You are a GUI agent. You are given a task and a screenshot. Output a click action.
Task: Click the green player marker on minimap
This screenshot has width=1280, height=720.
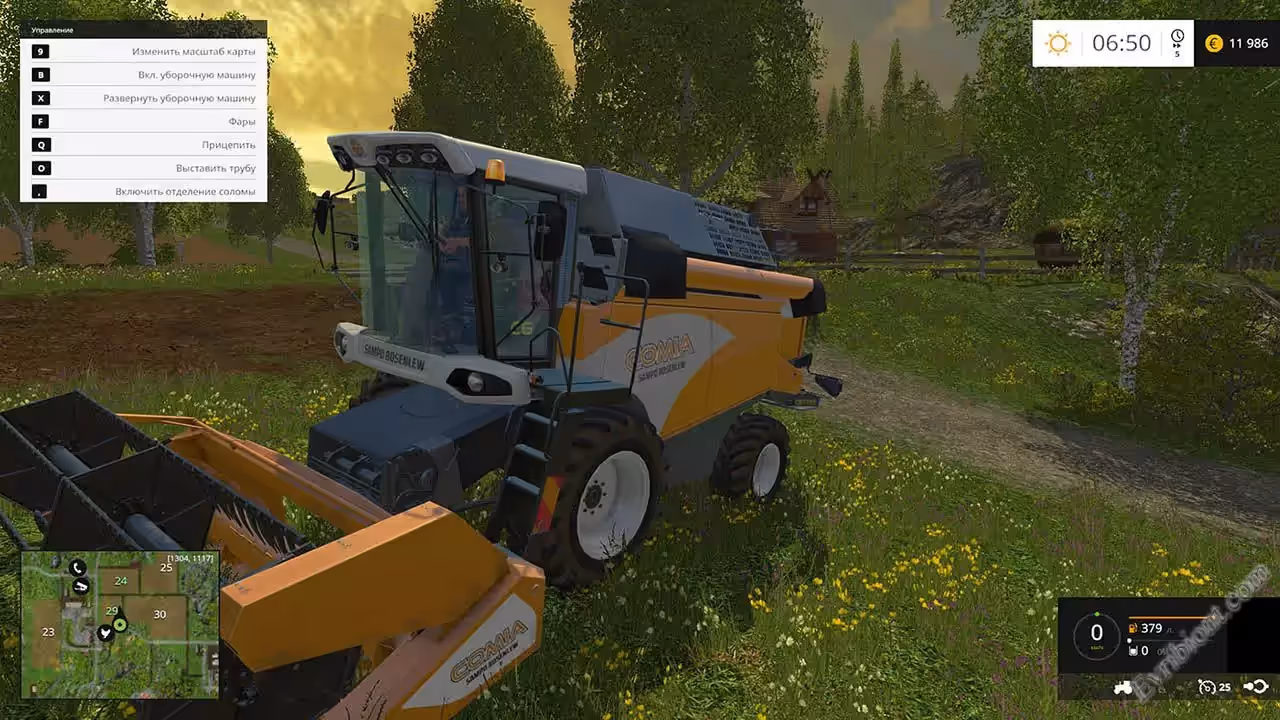pyautogui.click(x=120, y=624)
